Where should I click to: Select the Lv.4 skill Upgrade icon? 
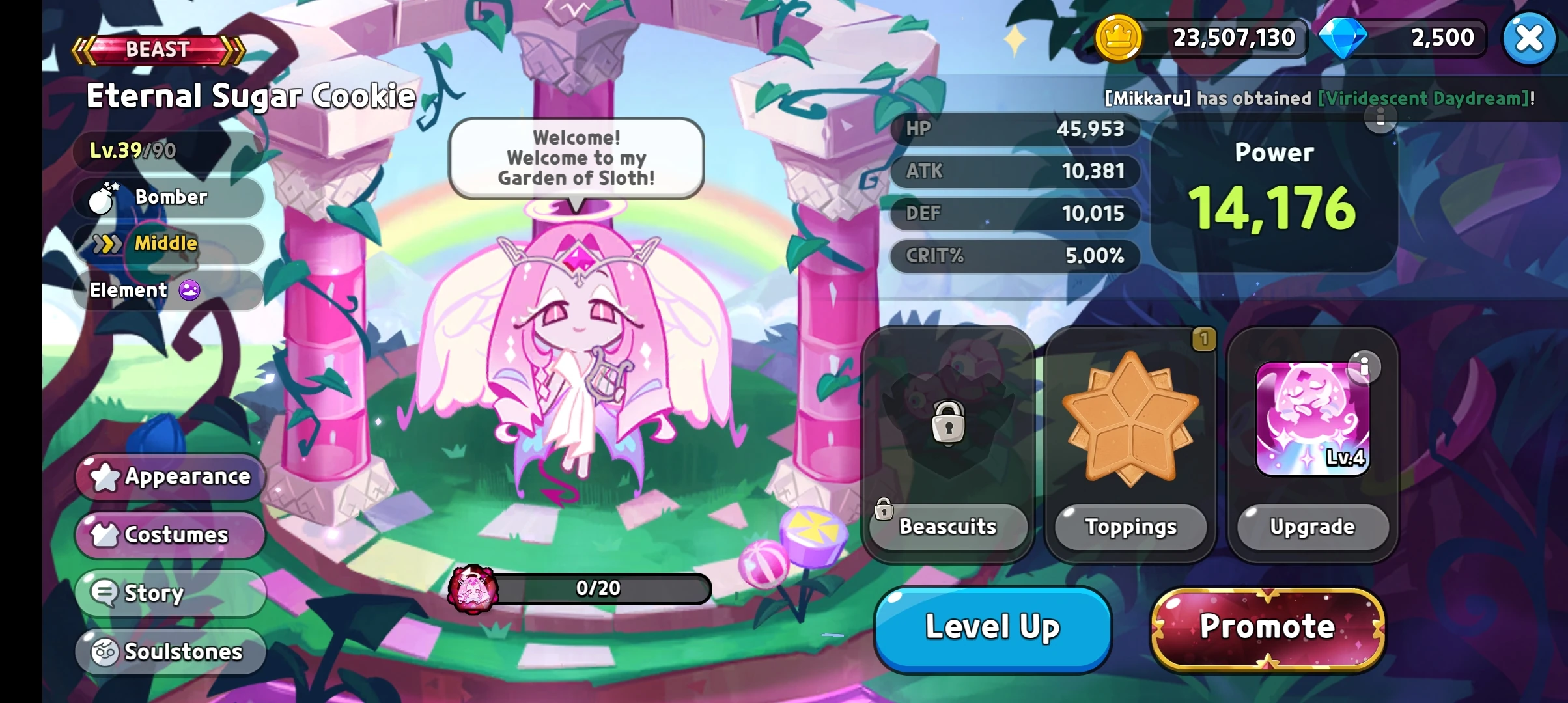(x=1312, y=417)
